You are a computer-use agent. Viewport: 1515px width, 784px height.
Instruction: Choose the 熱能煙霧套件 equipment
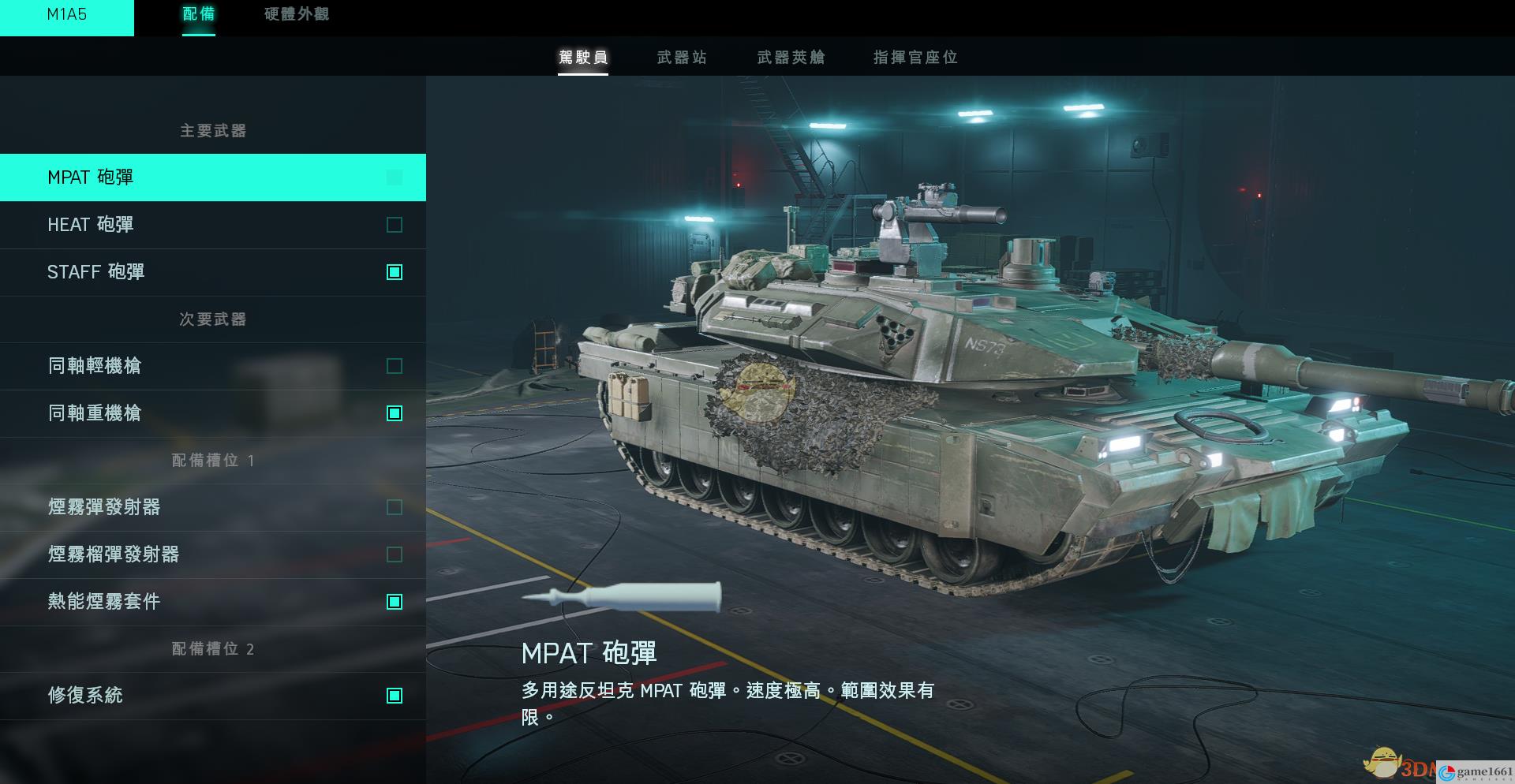point(212,602)
